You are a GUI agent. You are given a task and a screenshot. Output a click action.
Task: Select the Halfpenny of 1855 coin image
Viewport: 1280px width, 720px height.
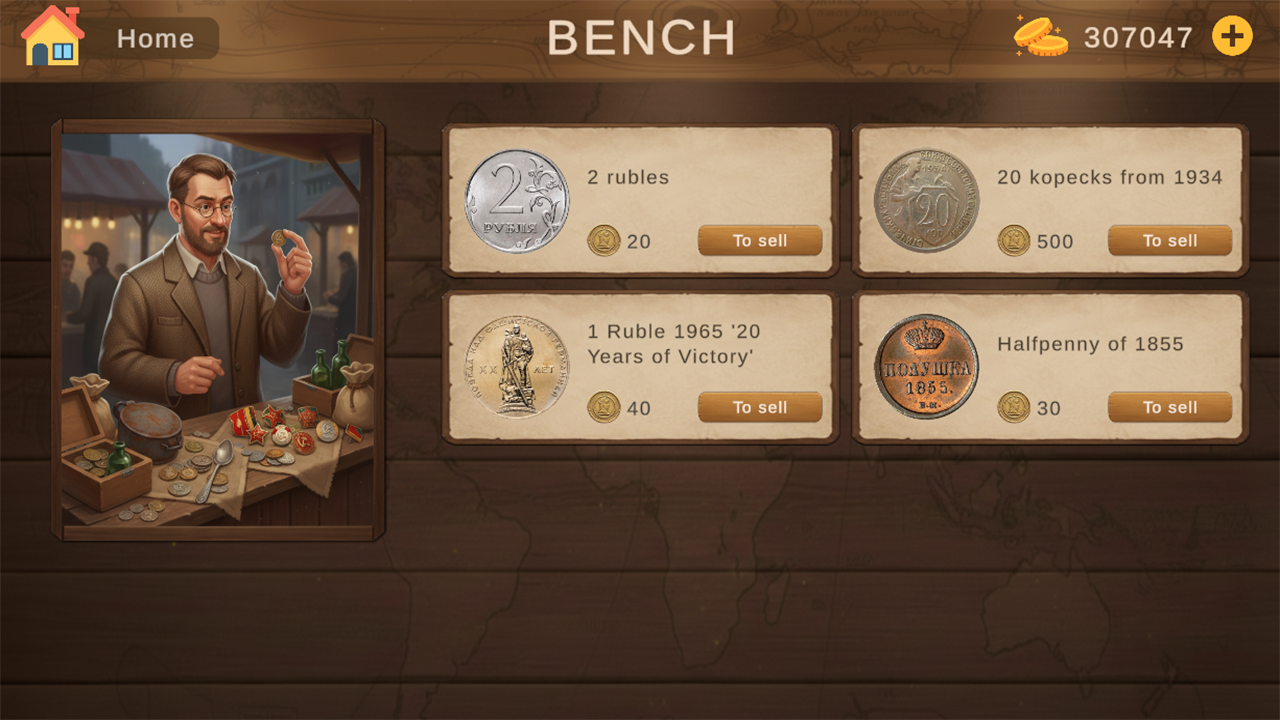pyautogui.click(x=923, y=365)
